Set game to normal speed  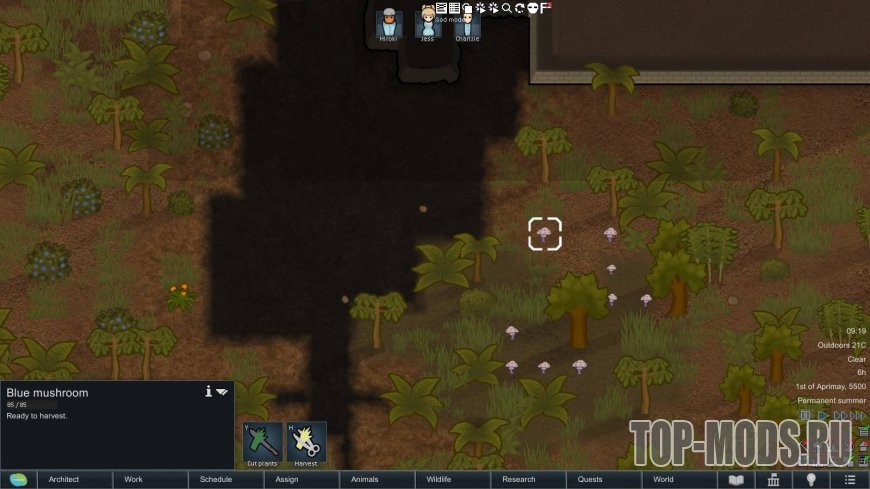[823, 415]
